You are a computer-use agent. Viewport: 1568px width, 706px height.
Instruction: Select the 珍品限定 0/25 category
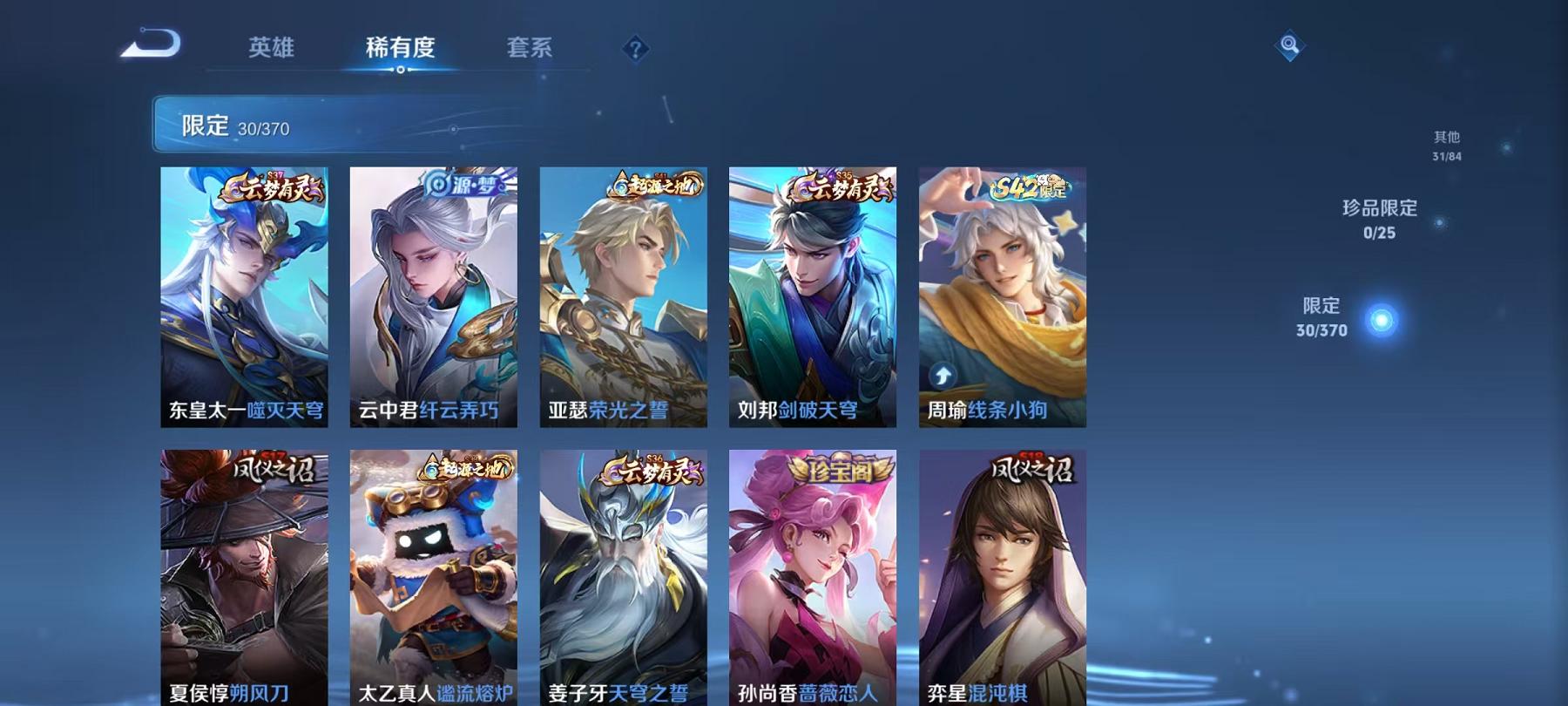point(1379,220)
